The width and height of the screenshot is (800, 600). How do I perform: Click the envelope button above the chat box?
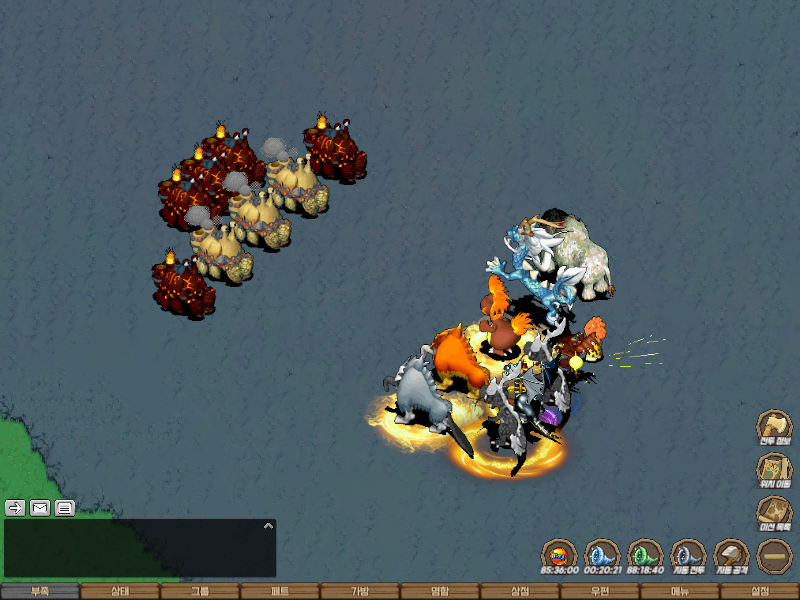(40, 507)
